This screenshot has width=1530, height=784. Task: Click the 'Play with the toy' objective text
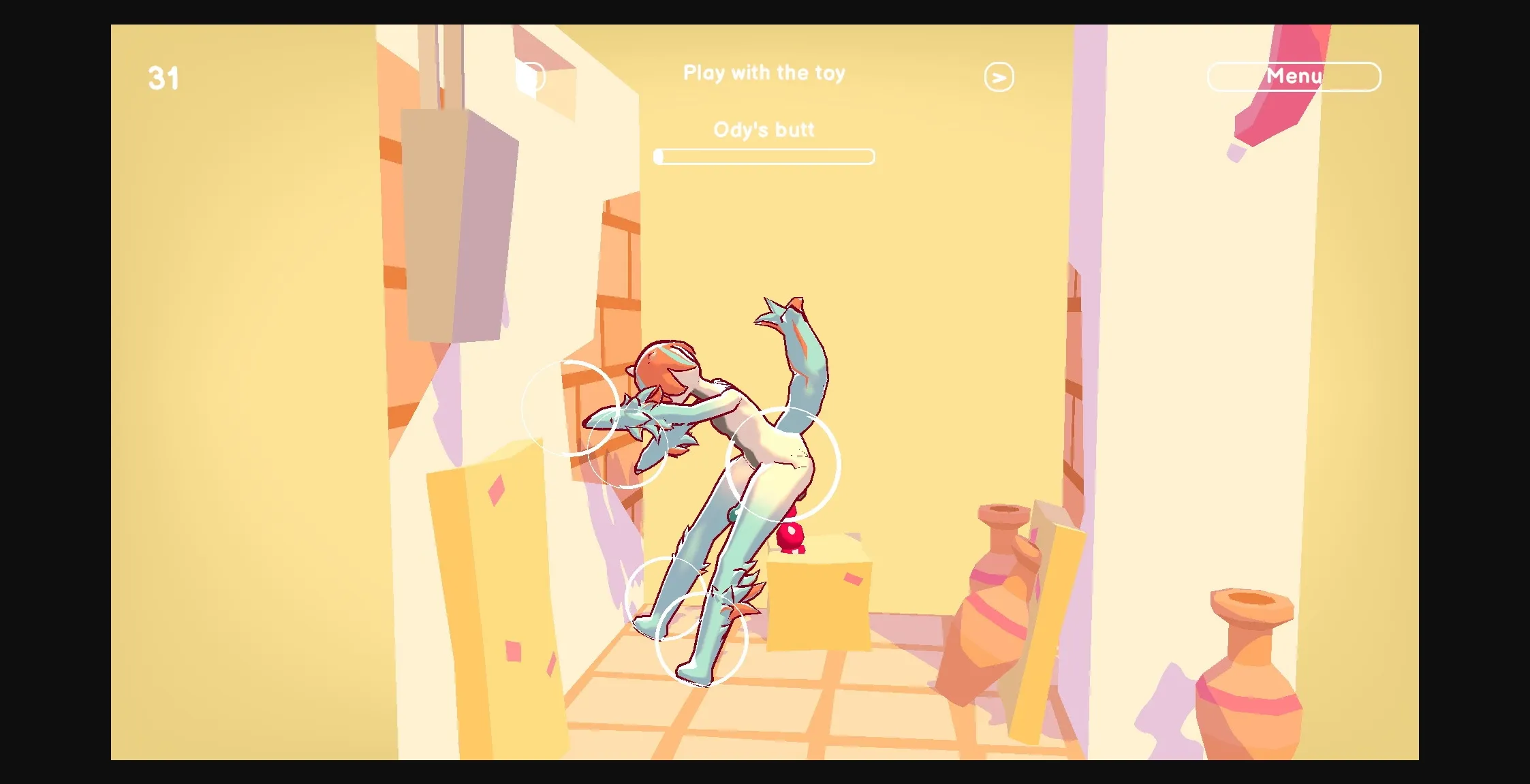[x=764, y=73]
